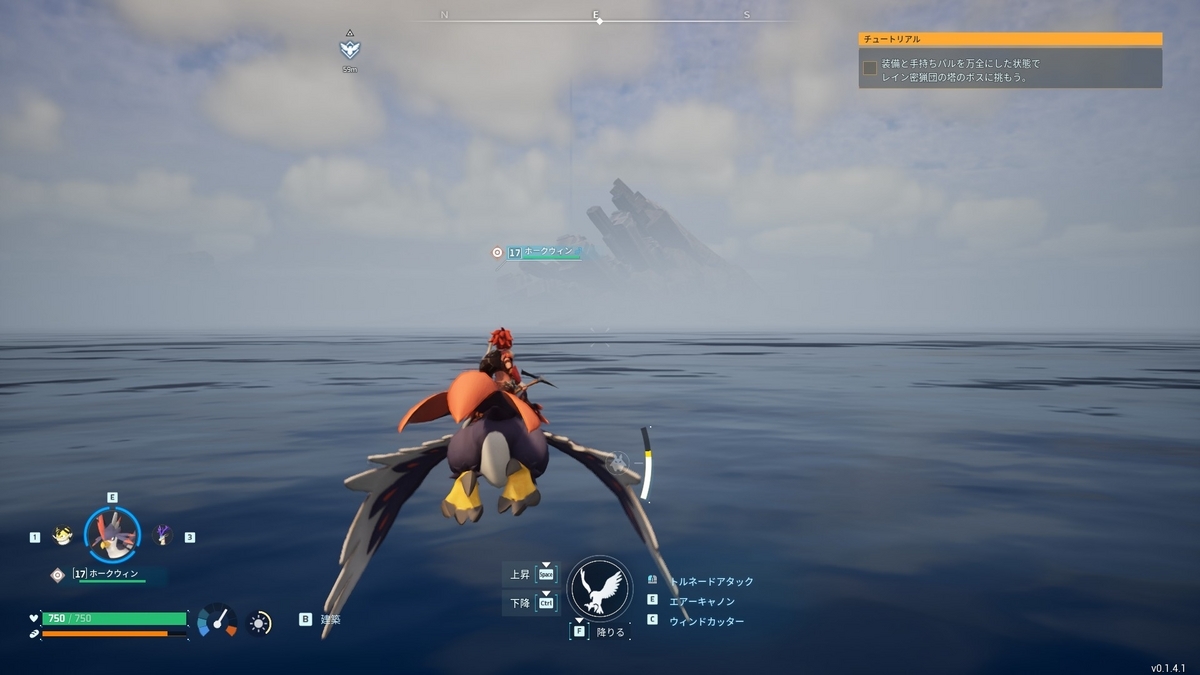Click the white eagle mount emblem

[x=599, y=589]
